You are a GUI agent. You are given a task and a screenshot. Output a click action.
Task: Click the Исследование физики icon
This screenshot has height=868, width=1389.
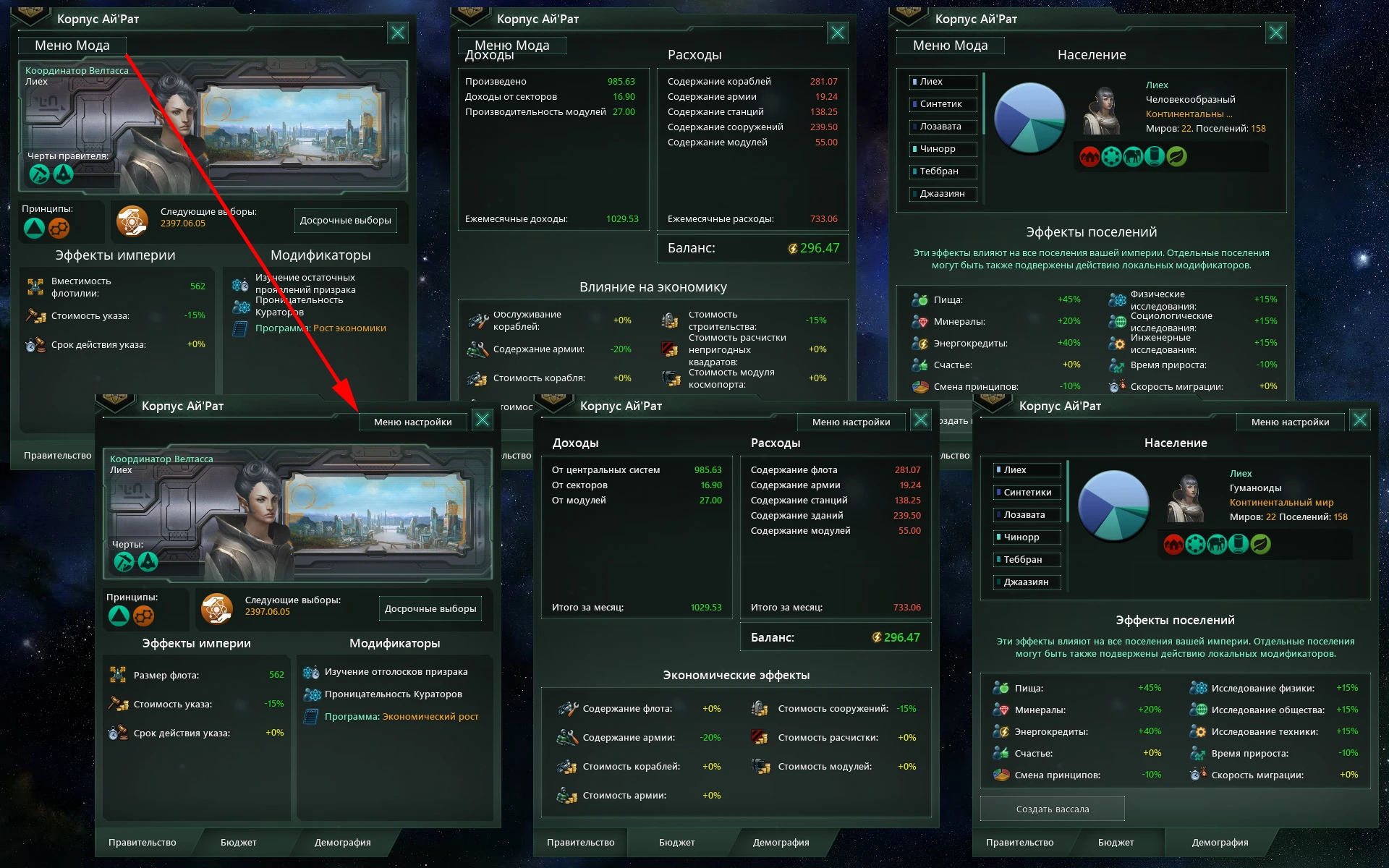1197,688
